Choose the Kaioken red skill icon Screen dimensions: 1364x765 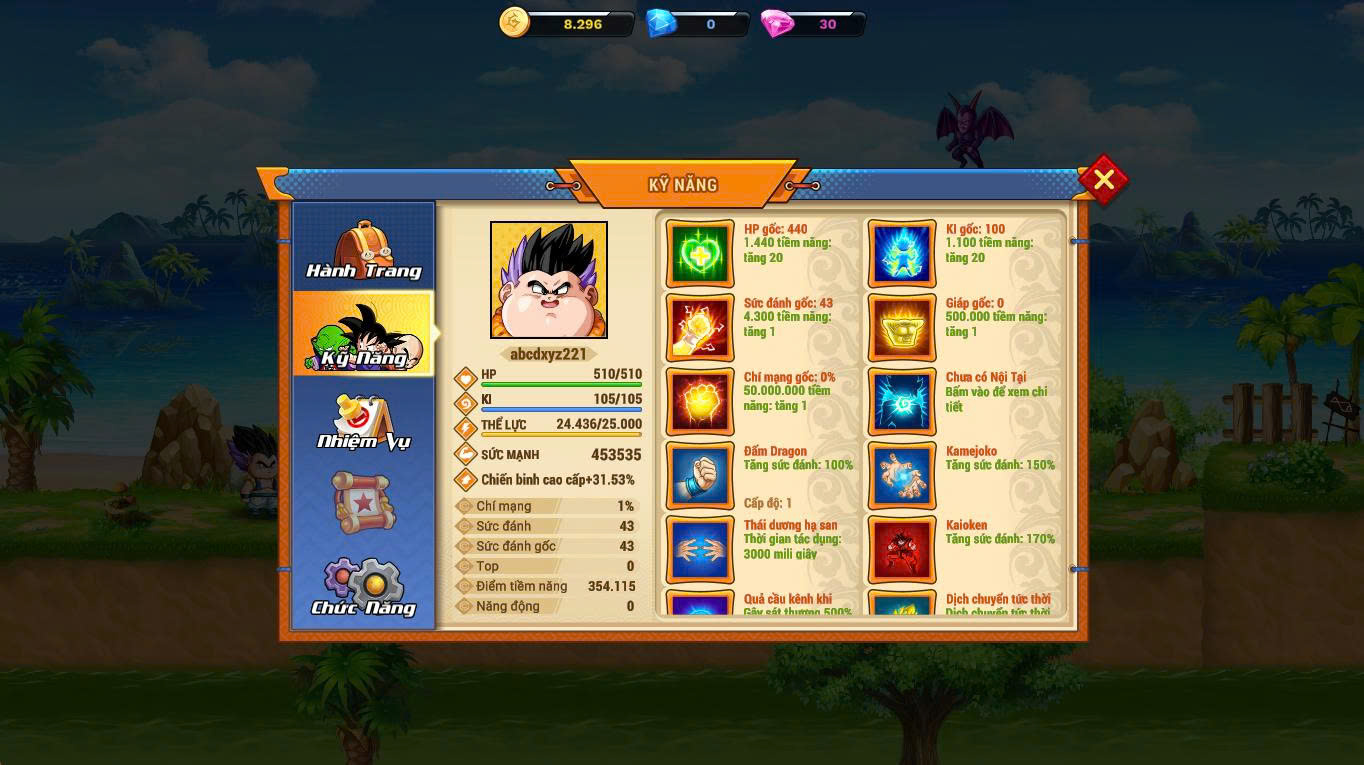pos(902,550)
